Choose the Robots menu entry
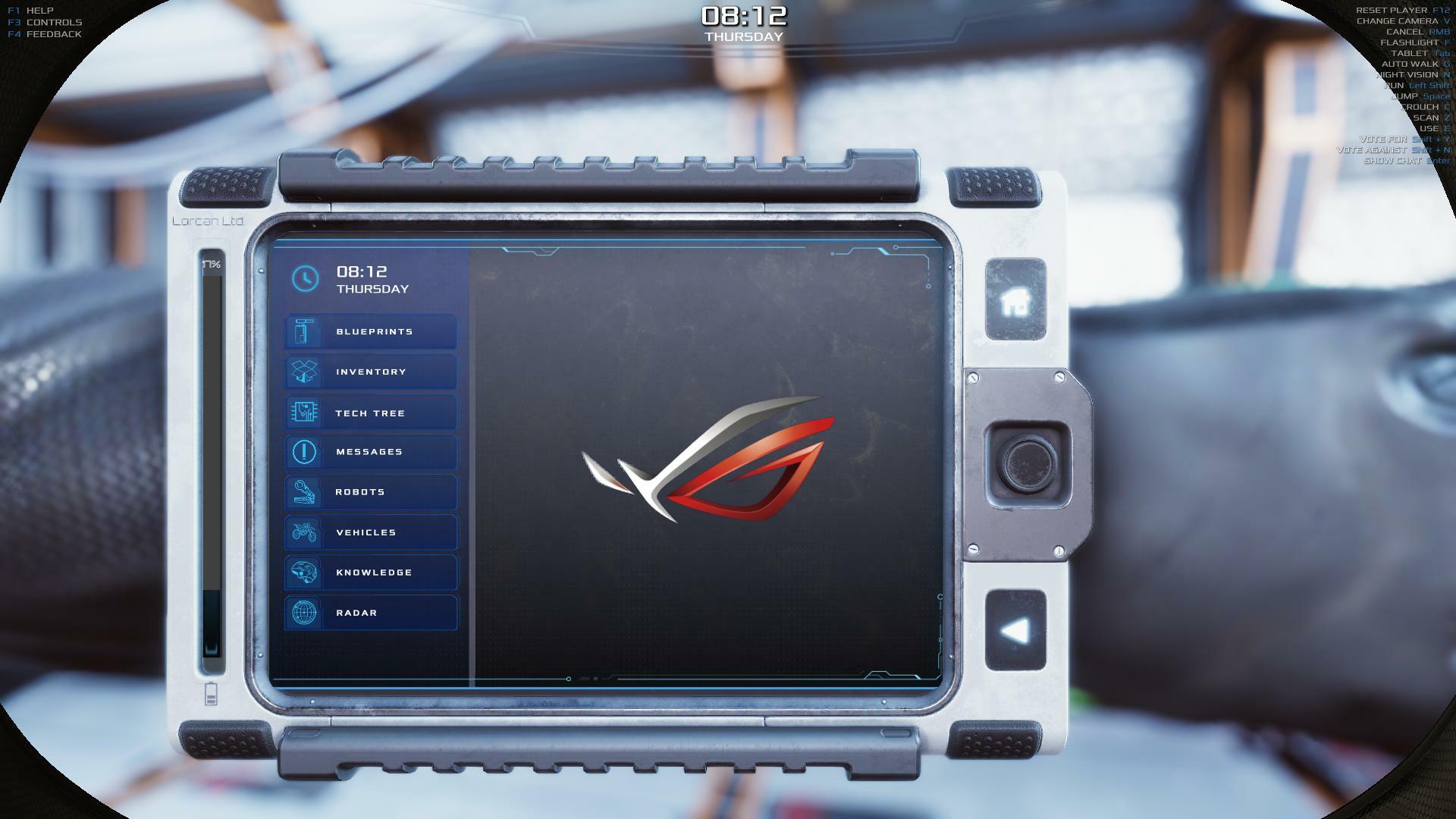The width and height of the screenshot is (1456, 819). click(x=371, y=492)
